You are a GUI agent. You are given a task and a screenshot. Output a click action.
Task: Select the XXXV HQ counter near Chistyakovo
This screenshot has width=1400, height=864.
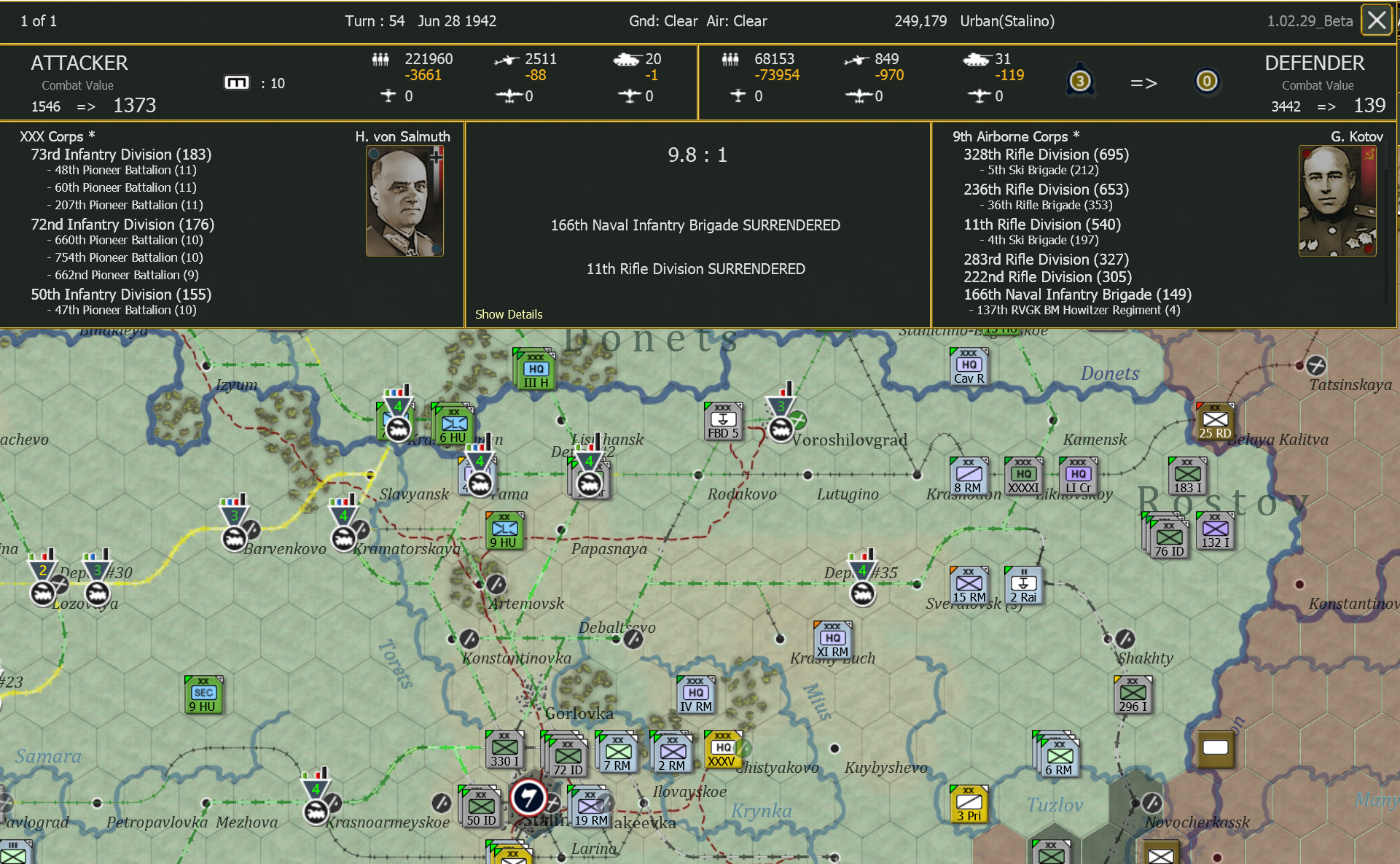723,747
